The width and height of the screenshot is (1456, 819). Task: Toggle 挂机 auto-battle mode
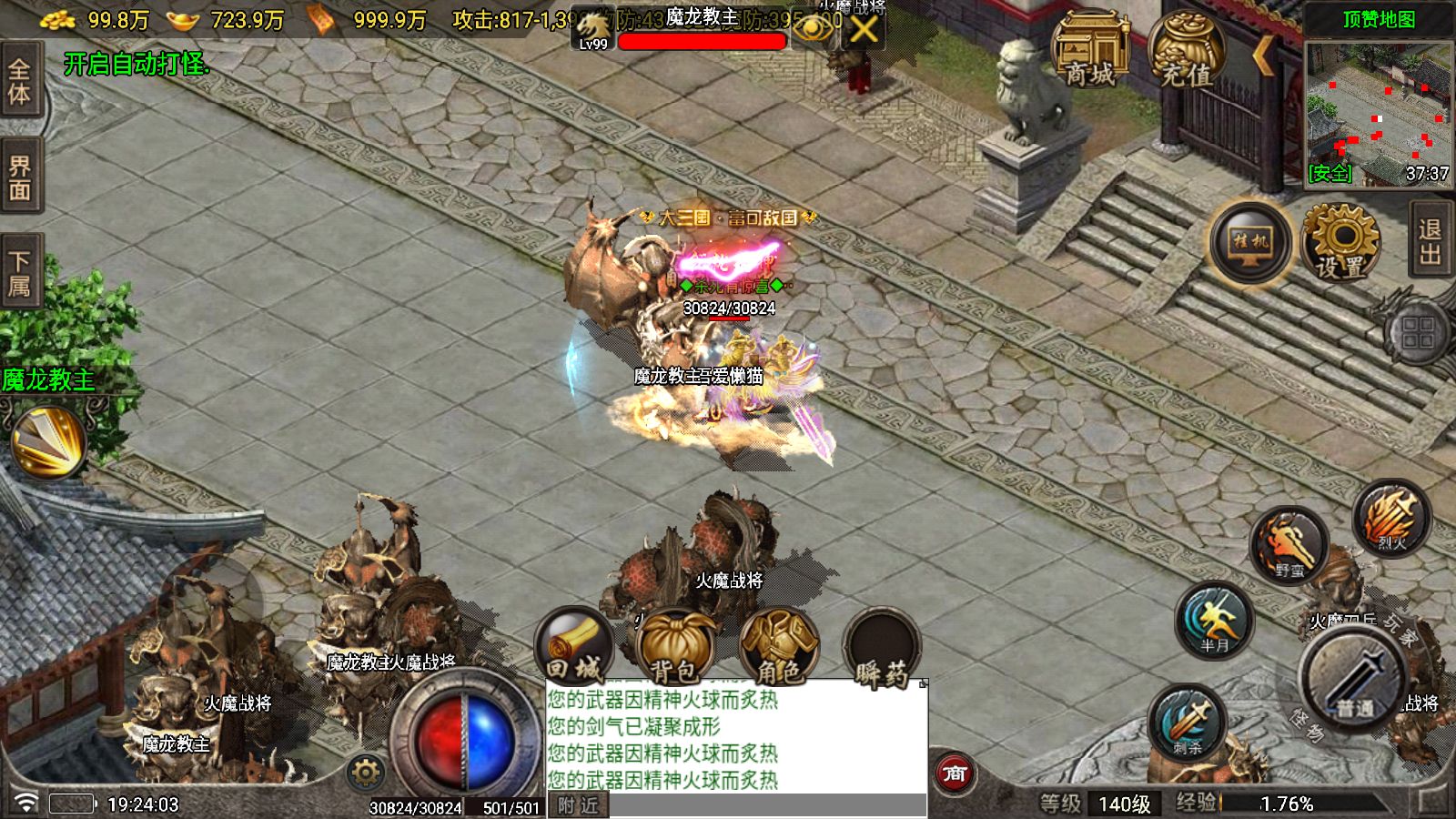(x=1250, y=242)
